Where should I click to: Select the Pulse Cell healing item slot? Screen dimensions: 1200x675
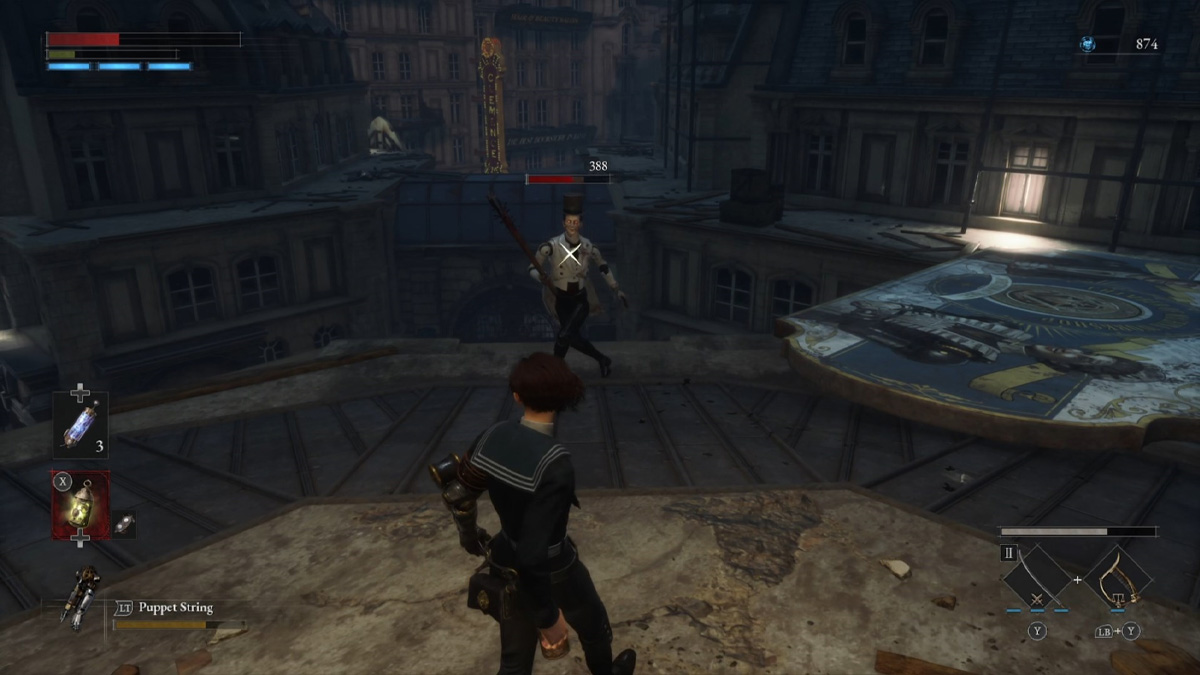point(81,425)
